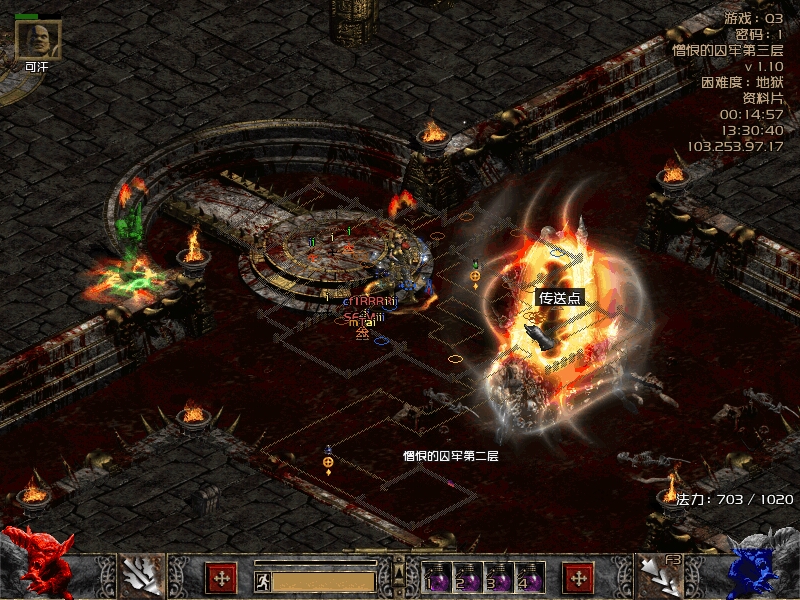The width and height of the screenshot is (800, 600).
Task: Use the purple potion in belt slot 3
Action: coord(498,579)
